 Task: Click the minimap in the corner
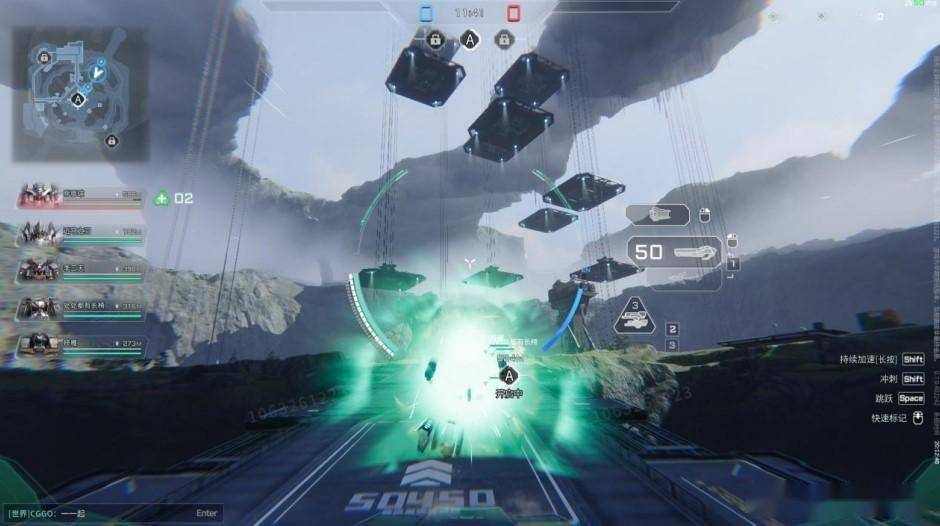coord(80,94)
